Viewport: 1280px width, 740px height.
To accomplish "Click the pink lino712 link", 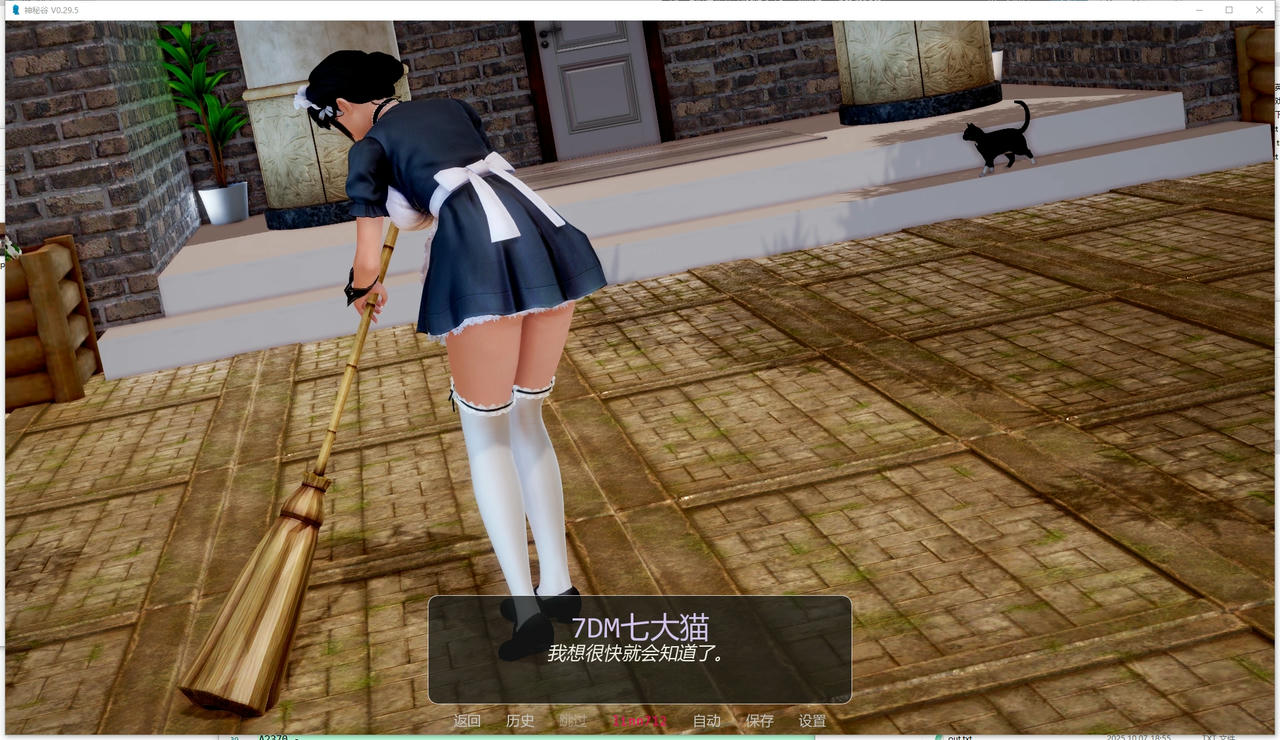I will pos(640,720).
